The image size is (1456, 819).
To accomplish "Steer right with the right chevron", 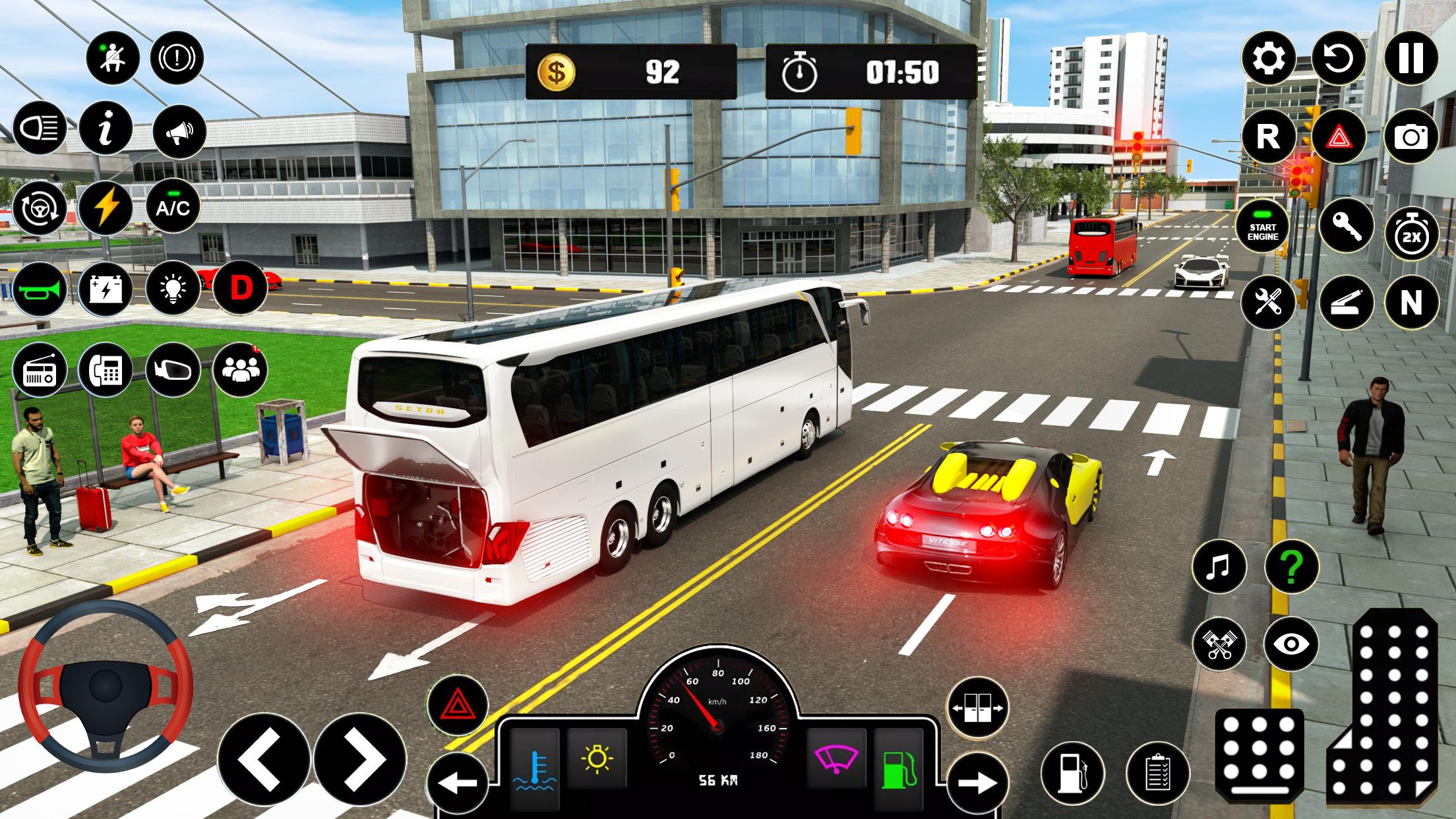I will [x=360, y=760].
